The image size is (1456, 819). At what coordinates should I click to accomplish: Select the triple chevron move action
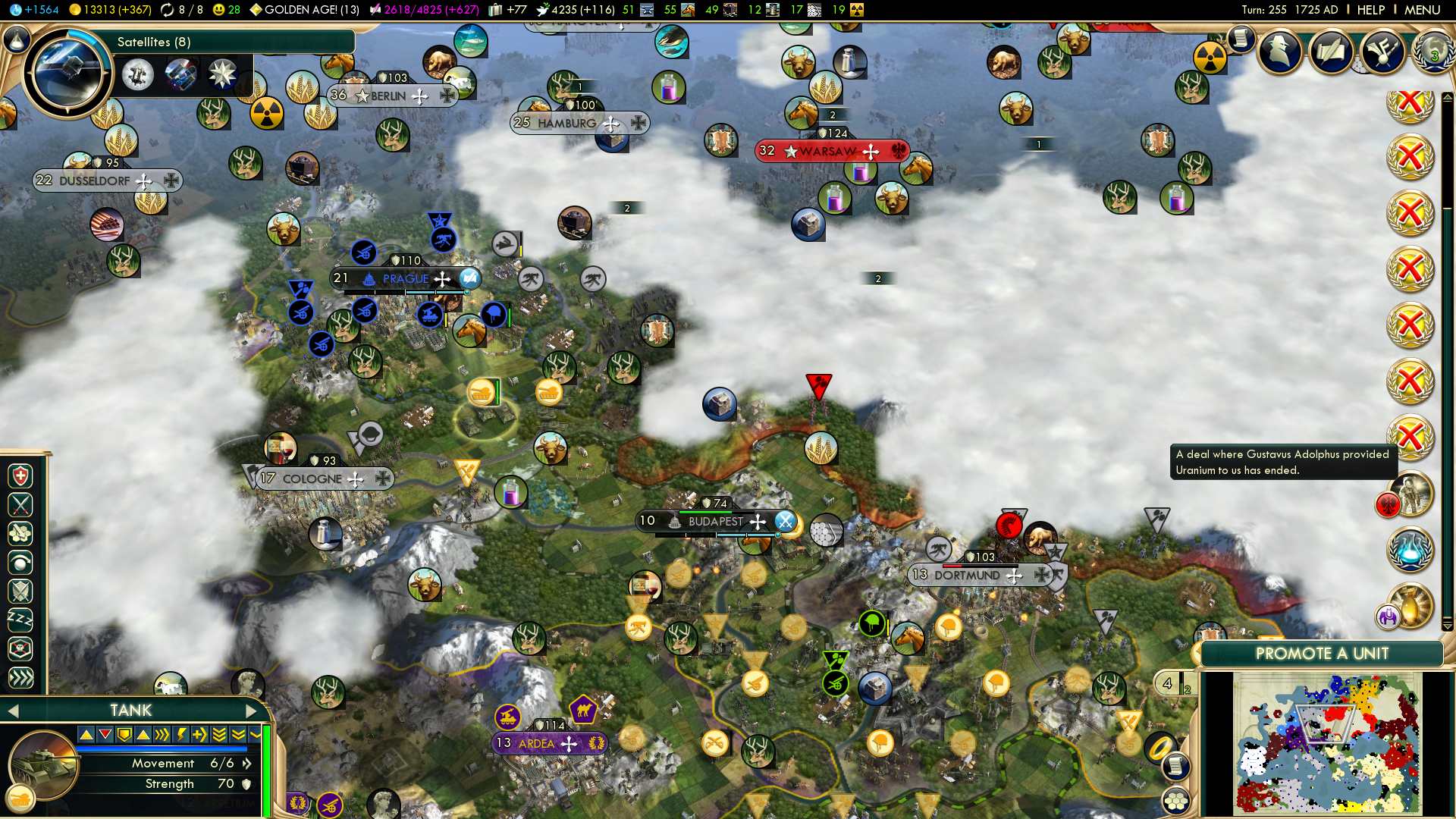pos(20,677)
